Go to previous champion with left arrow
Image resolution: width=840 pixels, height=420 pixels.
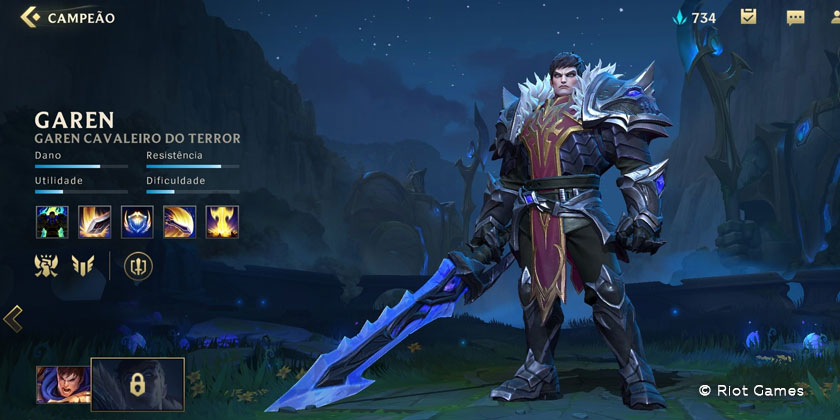[x=12, y=319]
